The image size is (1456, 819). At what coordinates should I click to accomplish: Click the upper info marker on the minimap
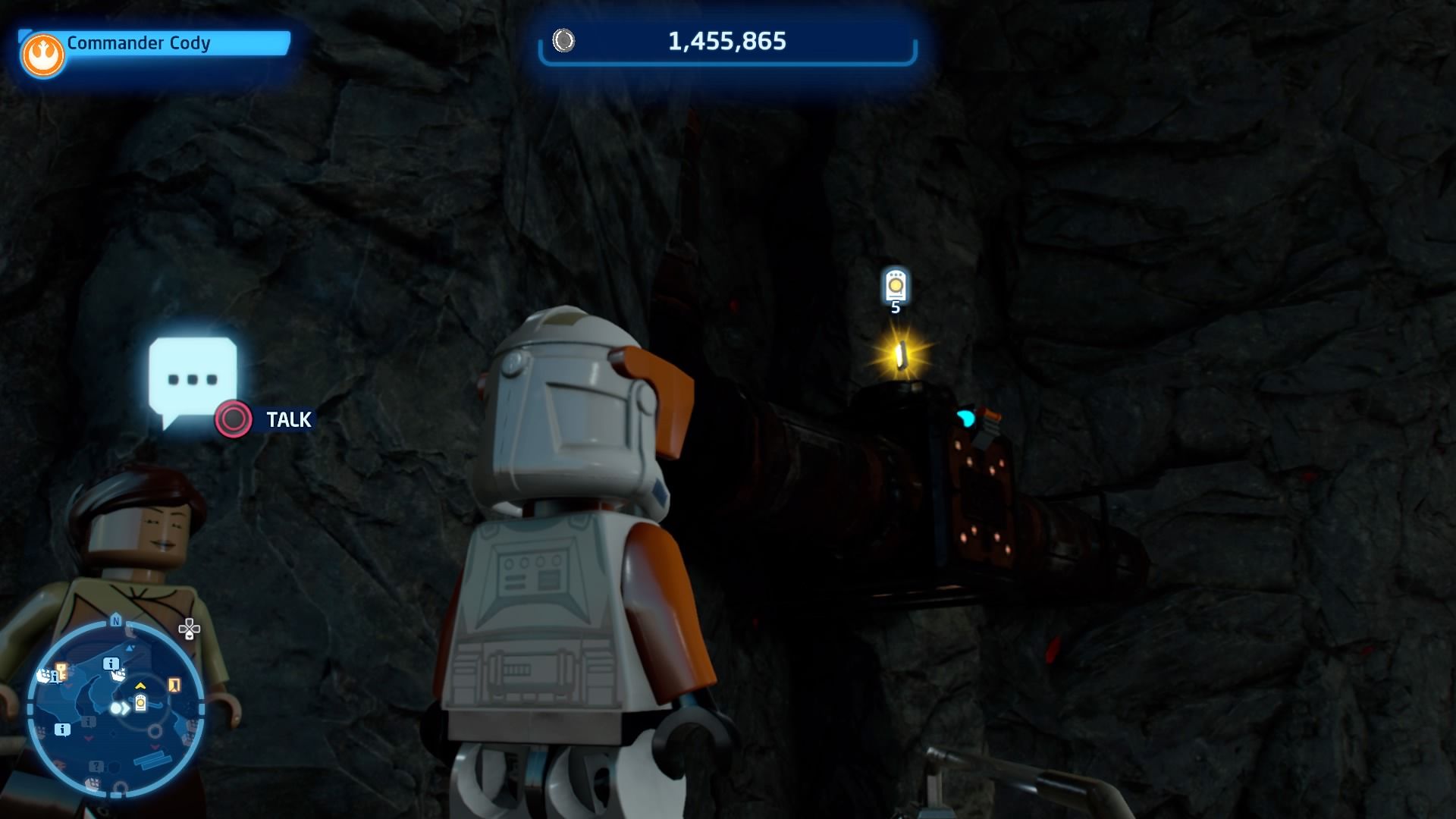tap(111, 664)
